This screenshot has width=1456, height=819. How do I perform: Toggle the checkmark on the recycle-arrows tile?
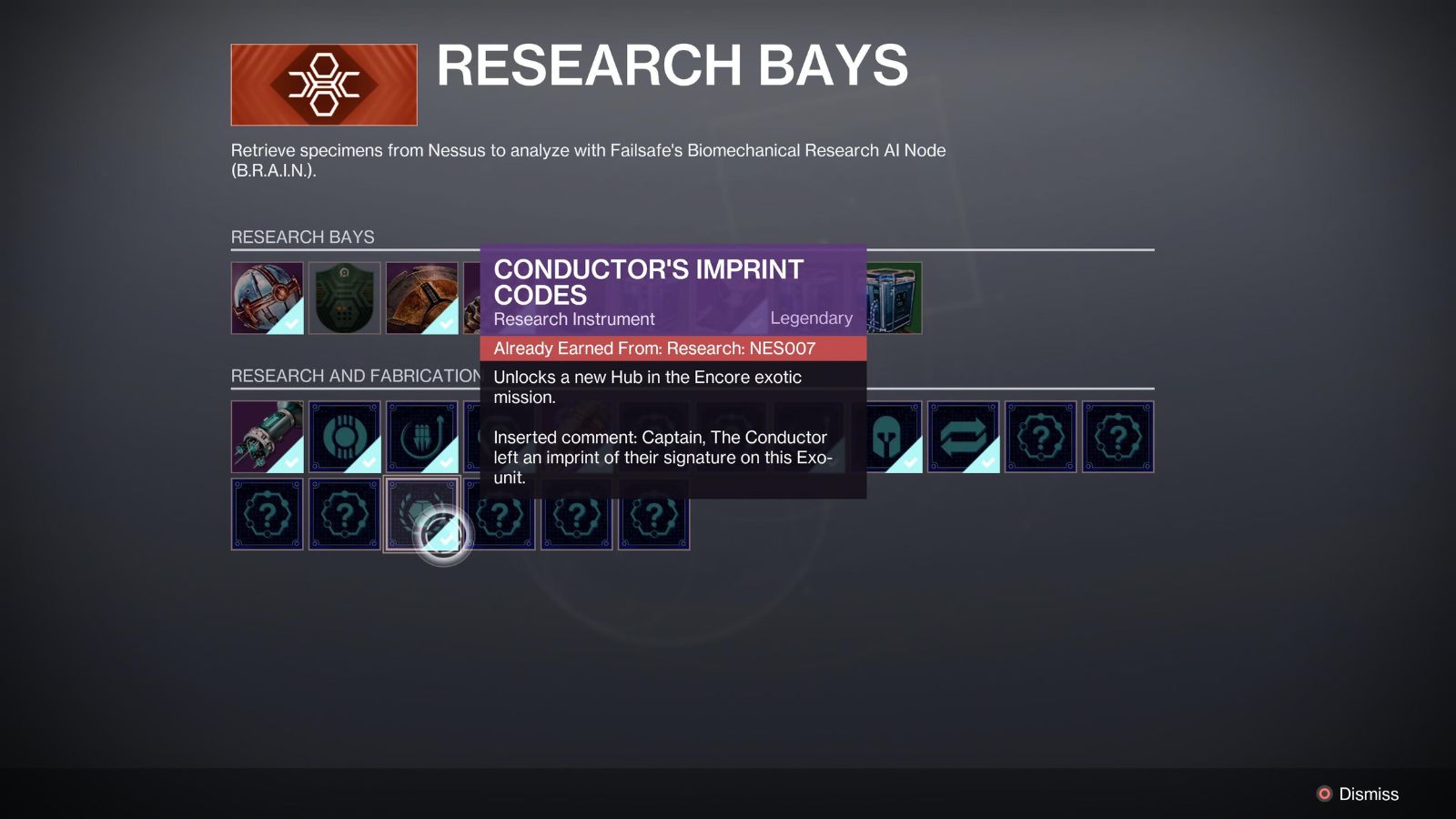[986, 462]
